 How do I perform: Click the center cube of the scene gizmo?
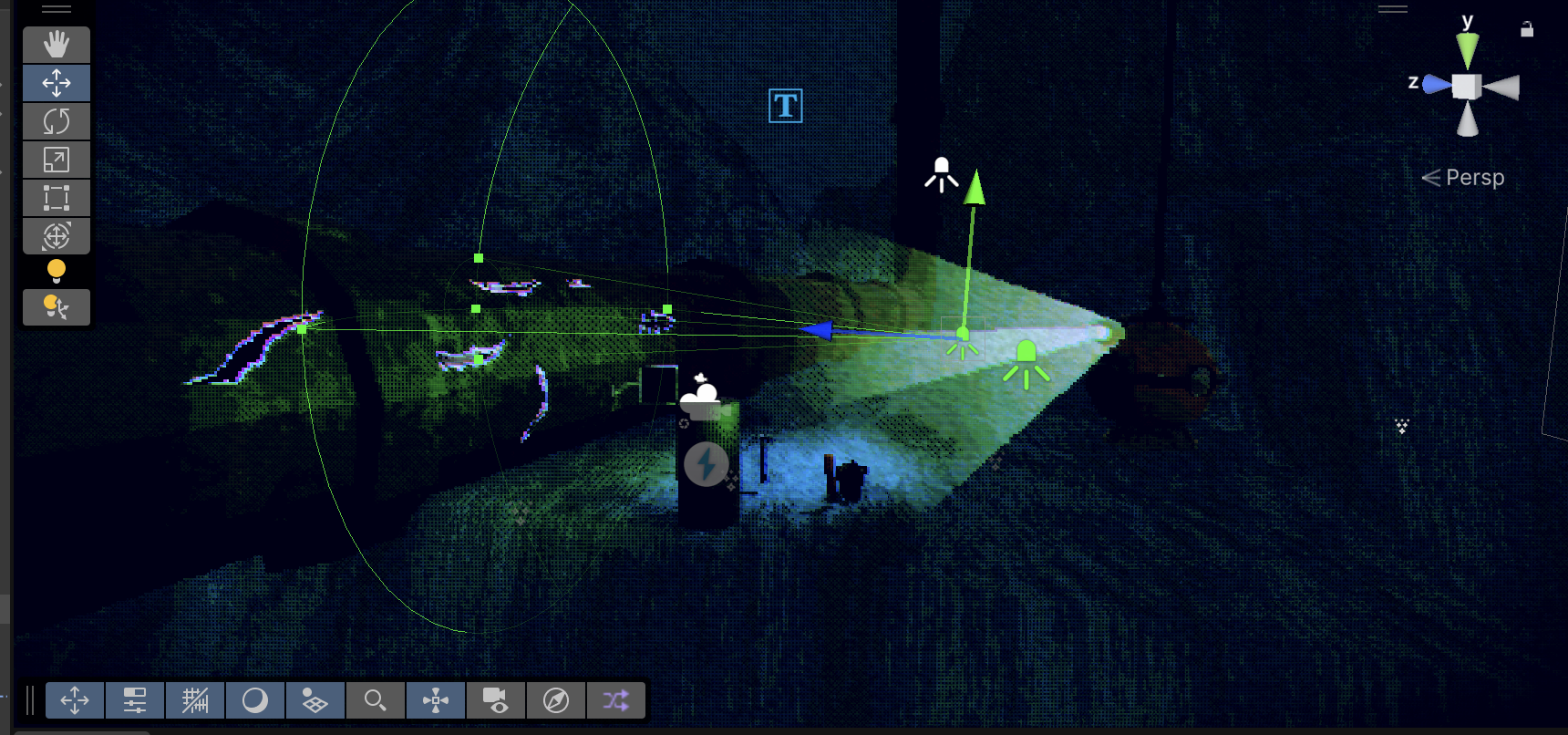[x=1466, y=86]
